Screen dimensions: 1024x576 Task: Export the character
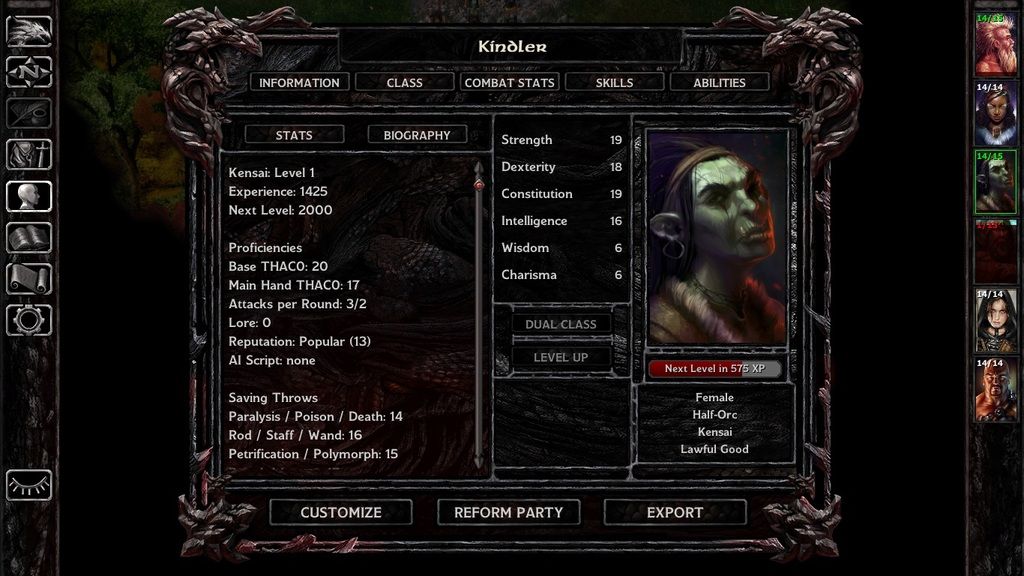(x=675, y=512)
